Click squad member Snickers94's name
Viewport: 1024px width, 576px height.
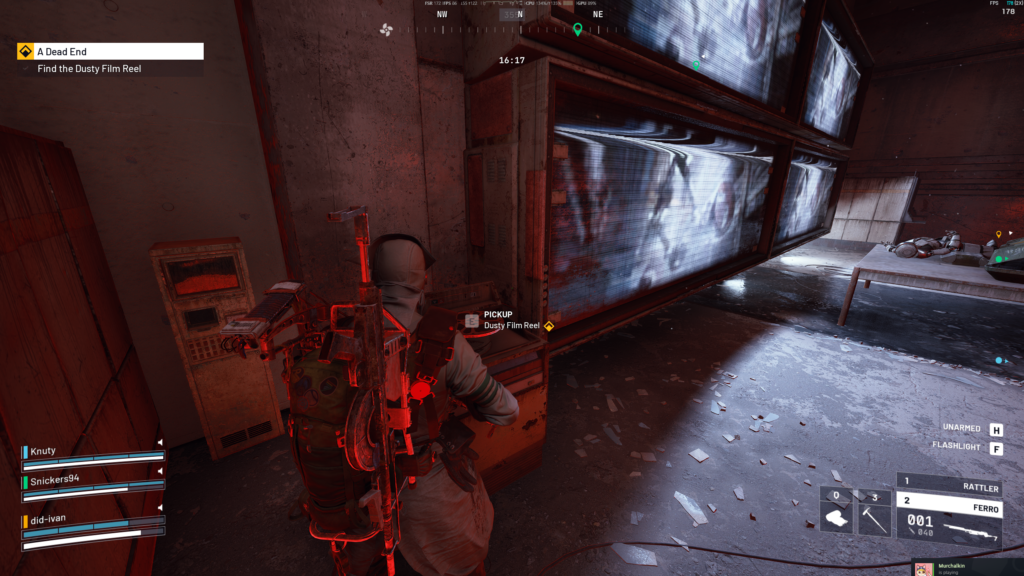[55, 479]
